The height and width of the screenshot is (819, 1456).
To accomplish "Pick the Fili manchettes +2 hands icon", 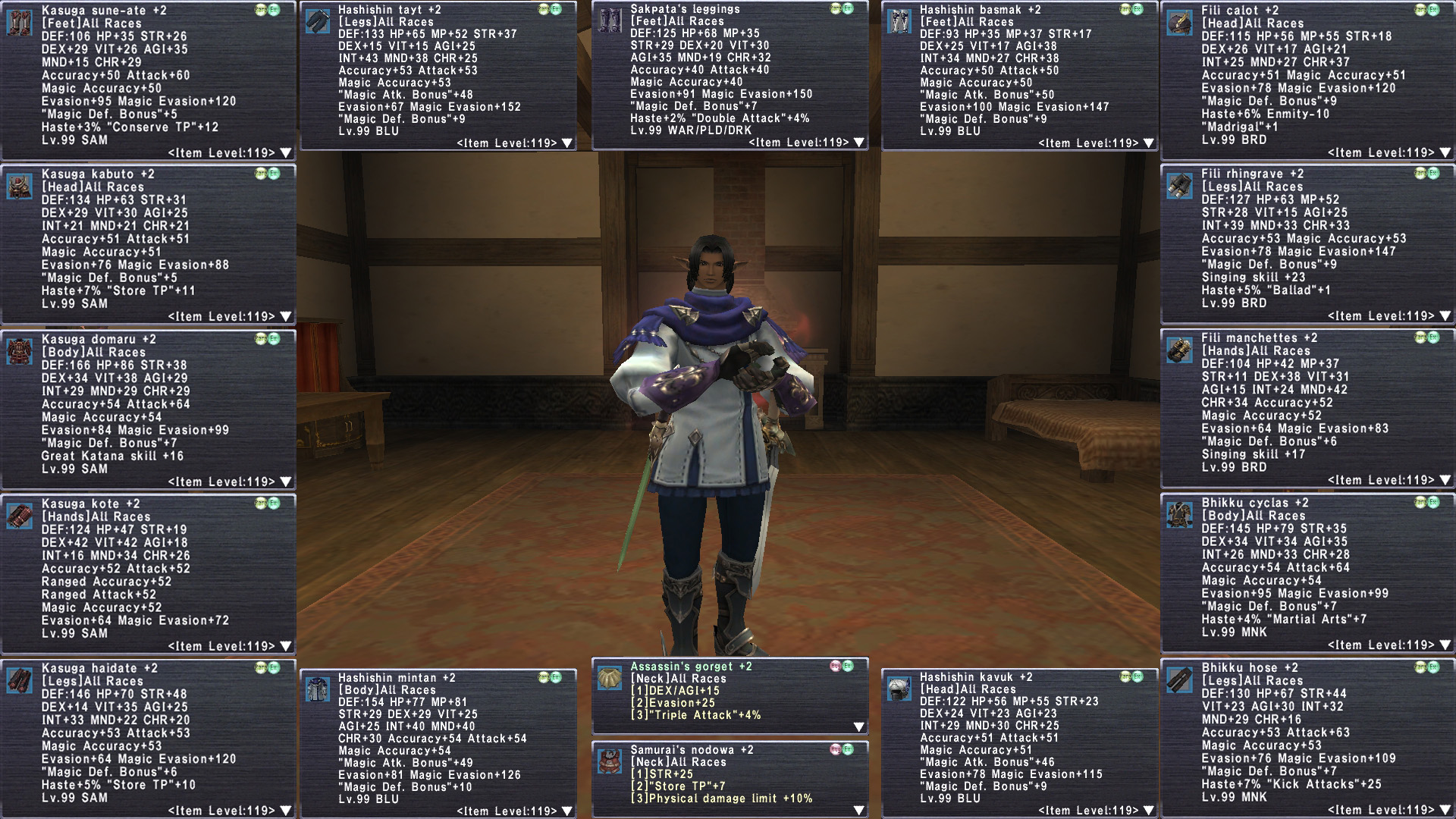I will point(1180,350).
